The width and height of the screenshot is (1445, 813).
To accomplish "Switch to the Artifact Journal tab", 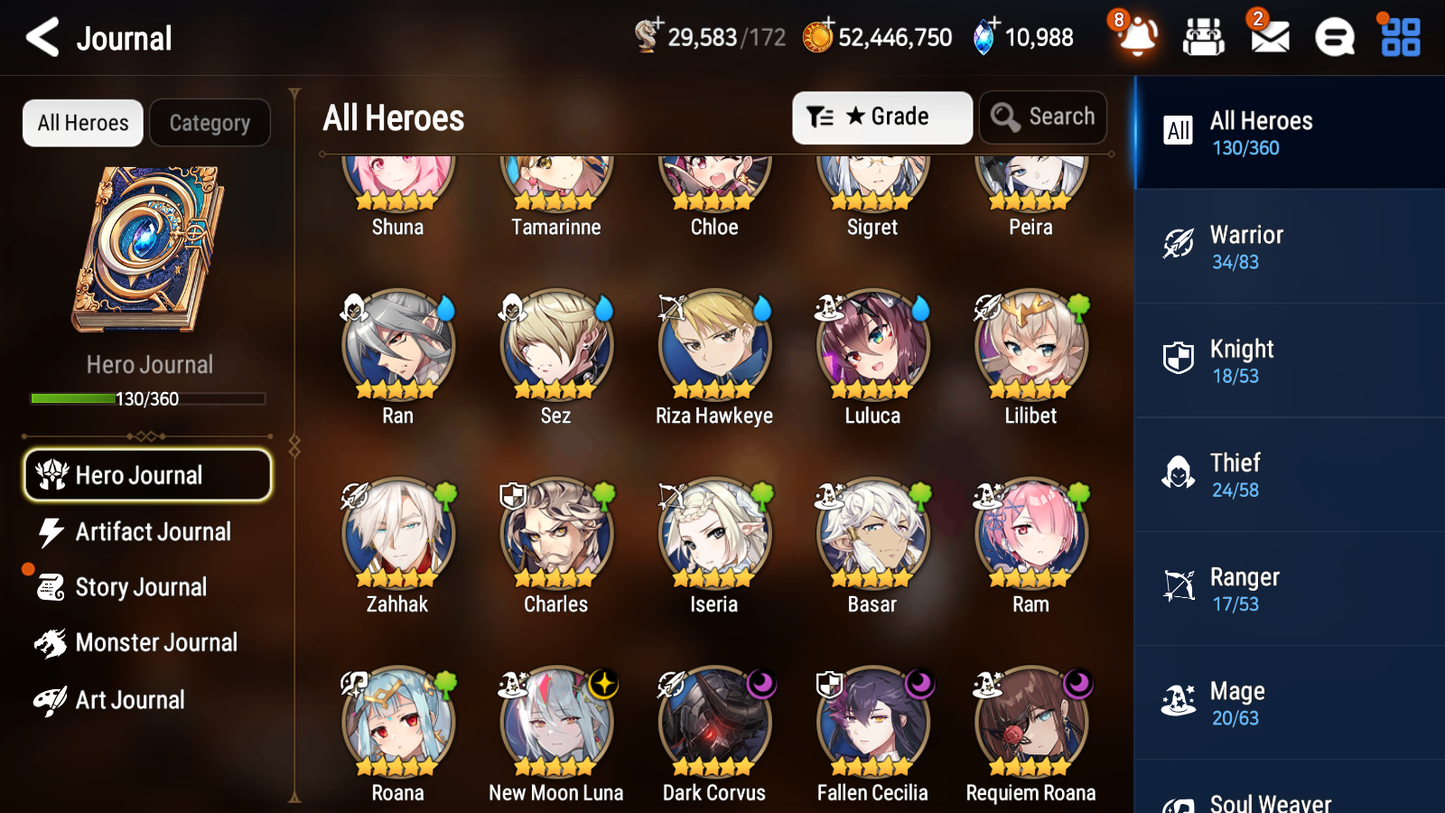I will [152, 532].
